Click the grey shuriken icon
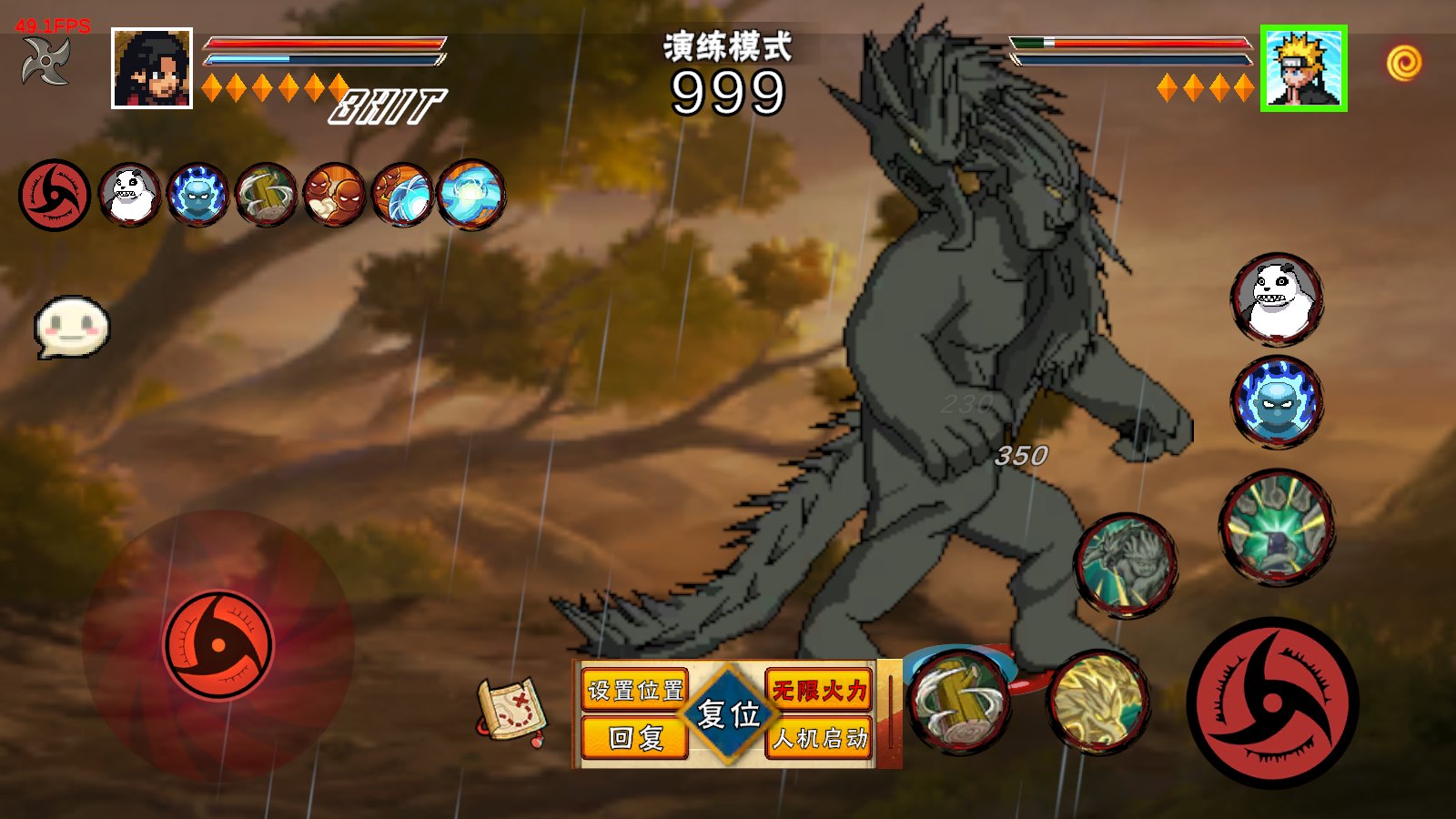This screenshot has height=819, width=1456. pos(46,63)
